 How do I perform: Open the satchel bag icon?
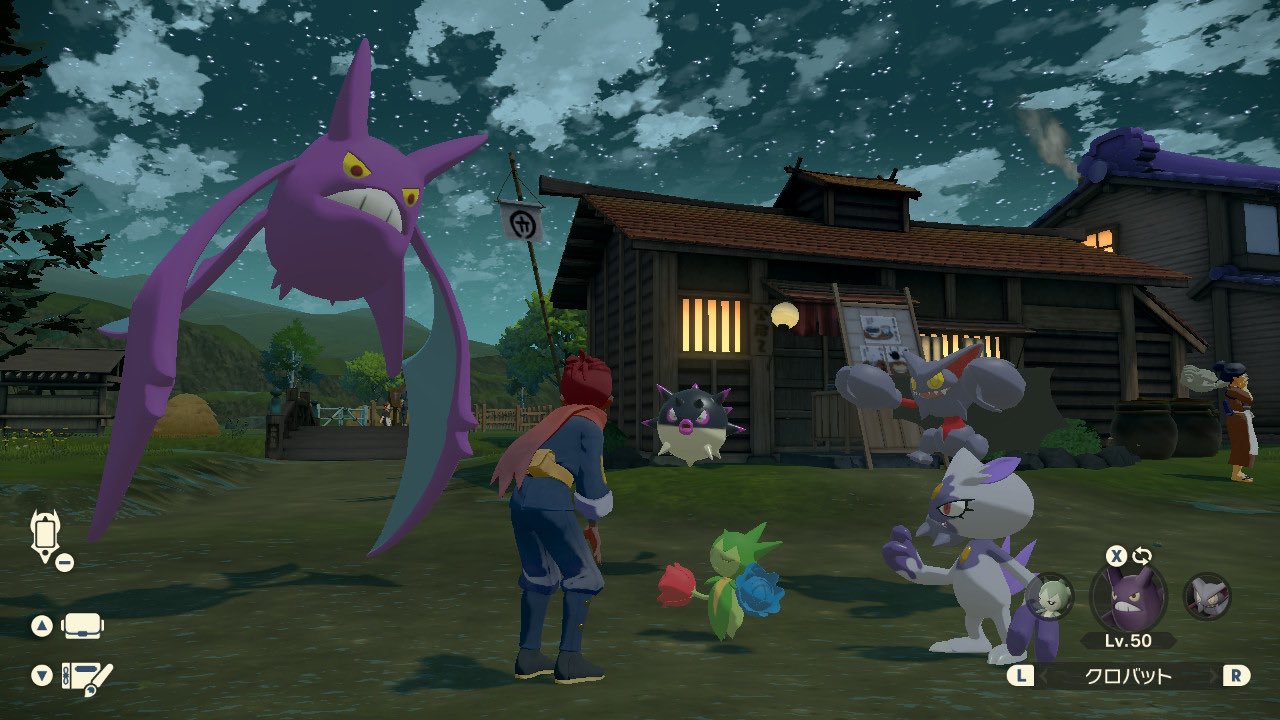click(x=84, y=627)
